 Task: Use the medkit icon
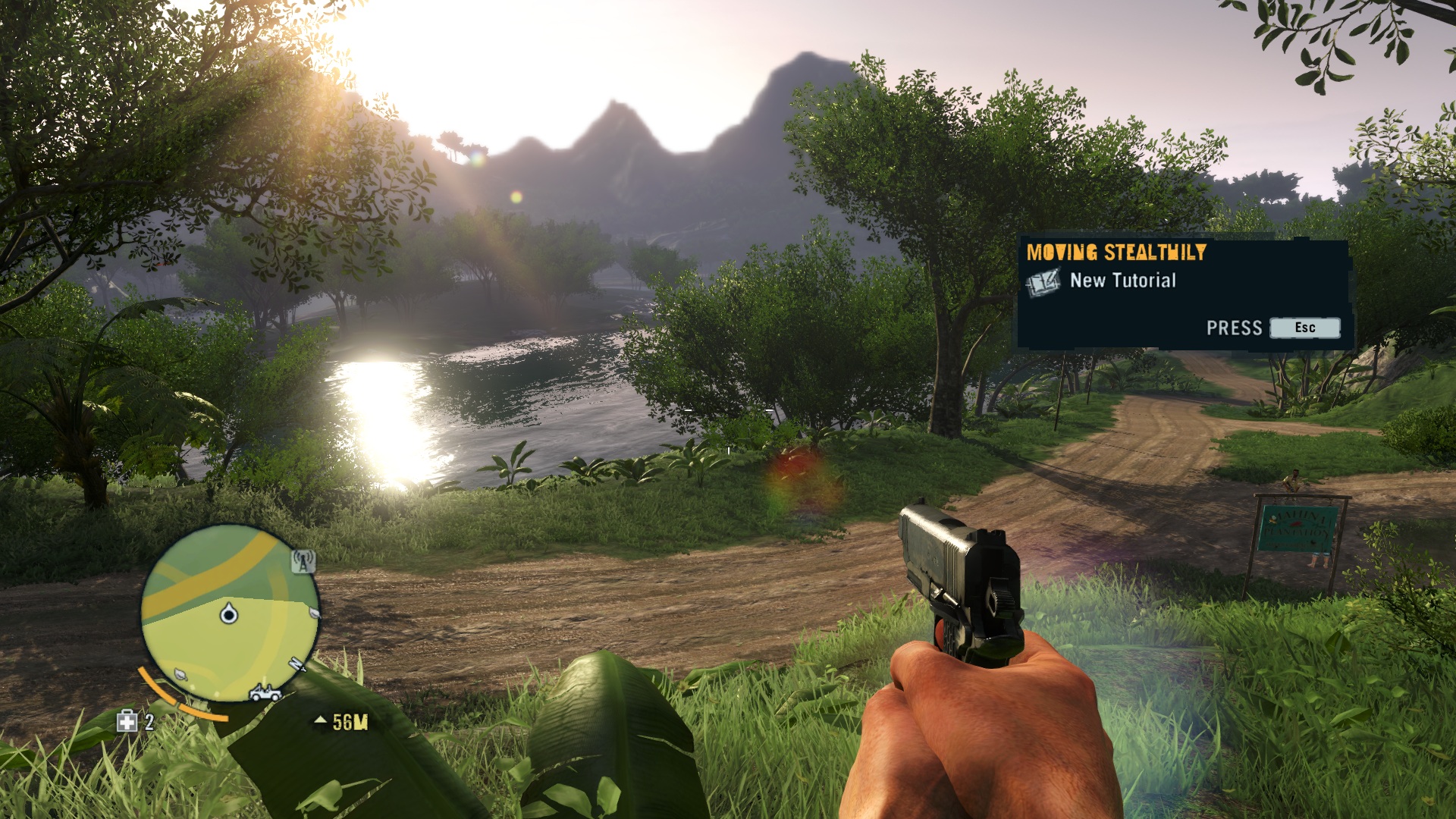coord(127,721)
